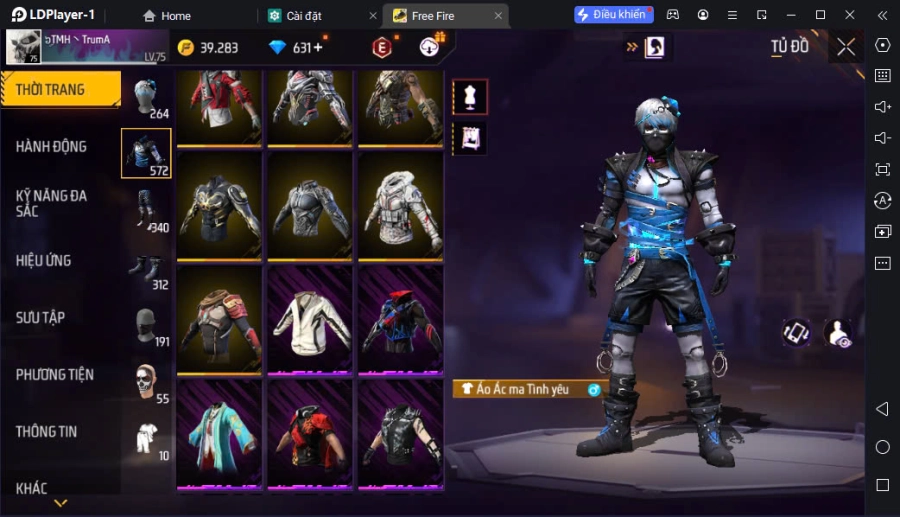Viewport: 900px width, 517px height.
Task: Equip the teal and pink jacket
Action: click(x=218, y=433)
